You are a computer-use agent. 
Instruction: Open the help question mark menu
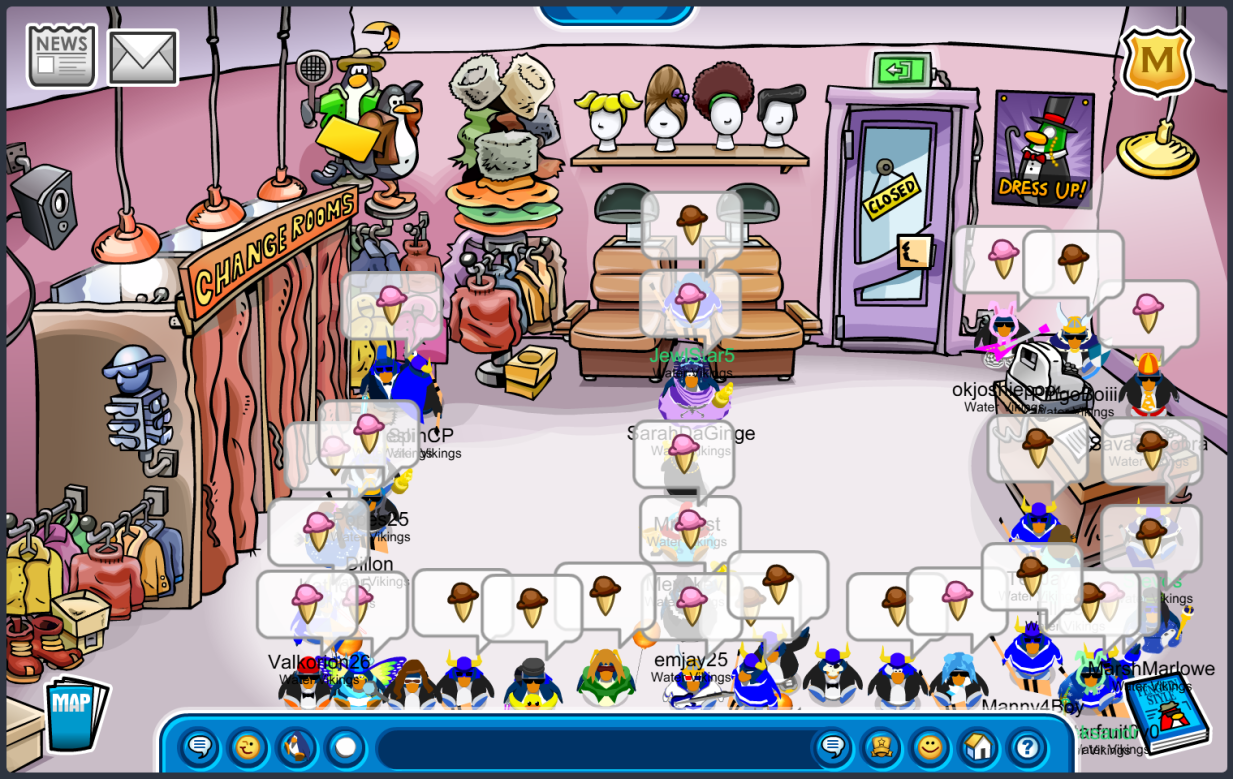[x=1026, y=747]
